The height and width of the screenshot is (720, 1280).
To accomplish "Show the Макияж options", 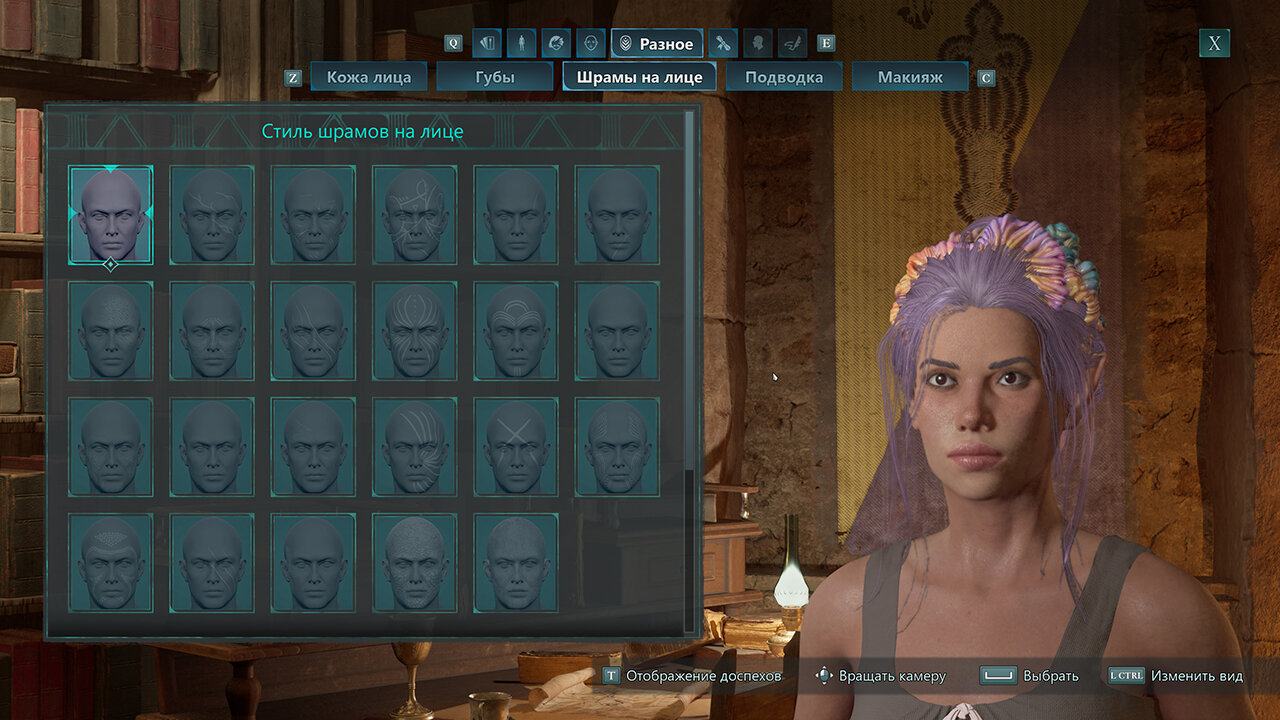I will pos(910,77).
